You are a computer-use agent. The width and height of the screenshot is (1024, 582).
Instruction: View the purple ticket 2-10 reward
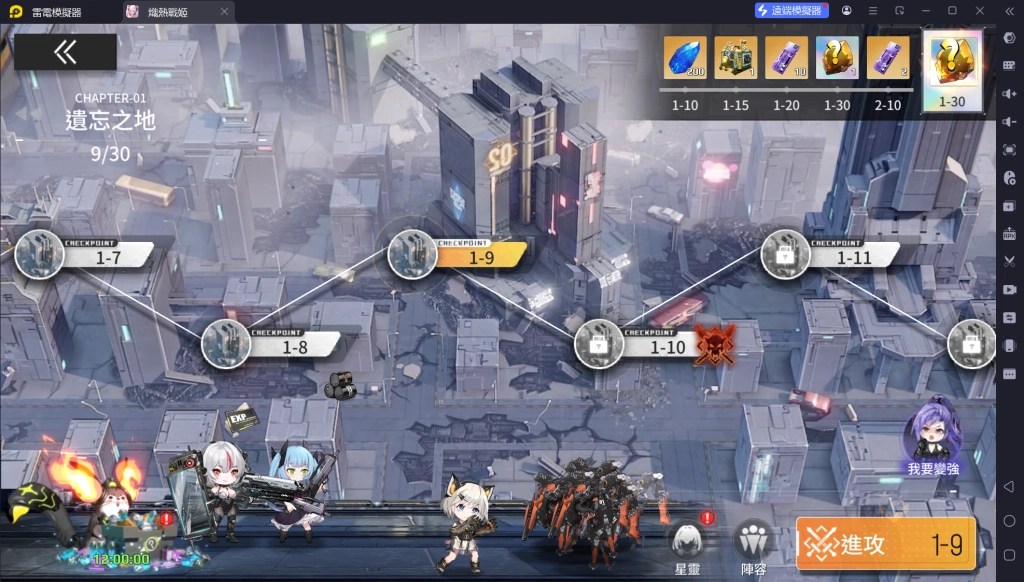click(x=888, y=58)
